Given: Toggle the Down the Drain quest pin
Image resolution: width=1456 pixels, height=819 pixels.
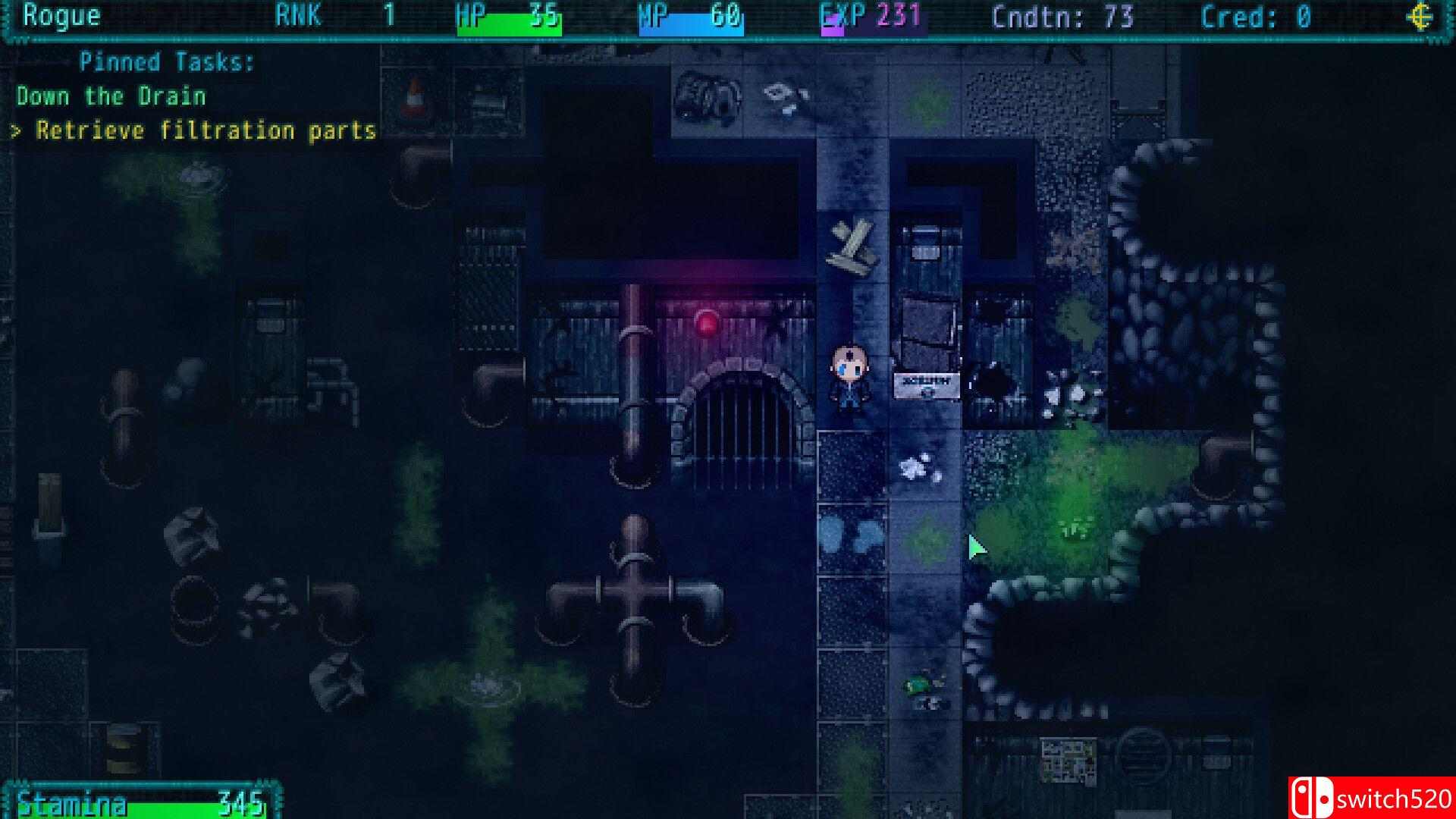Looking at the screenshot, I should 111,96.
